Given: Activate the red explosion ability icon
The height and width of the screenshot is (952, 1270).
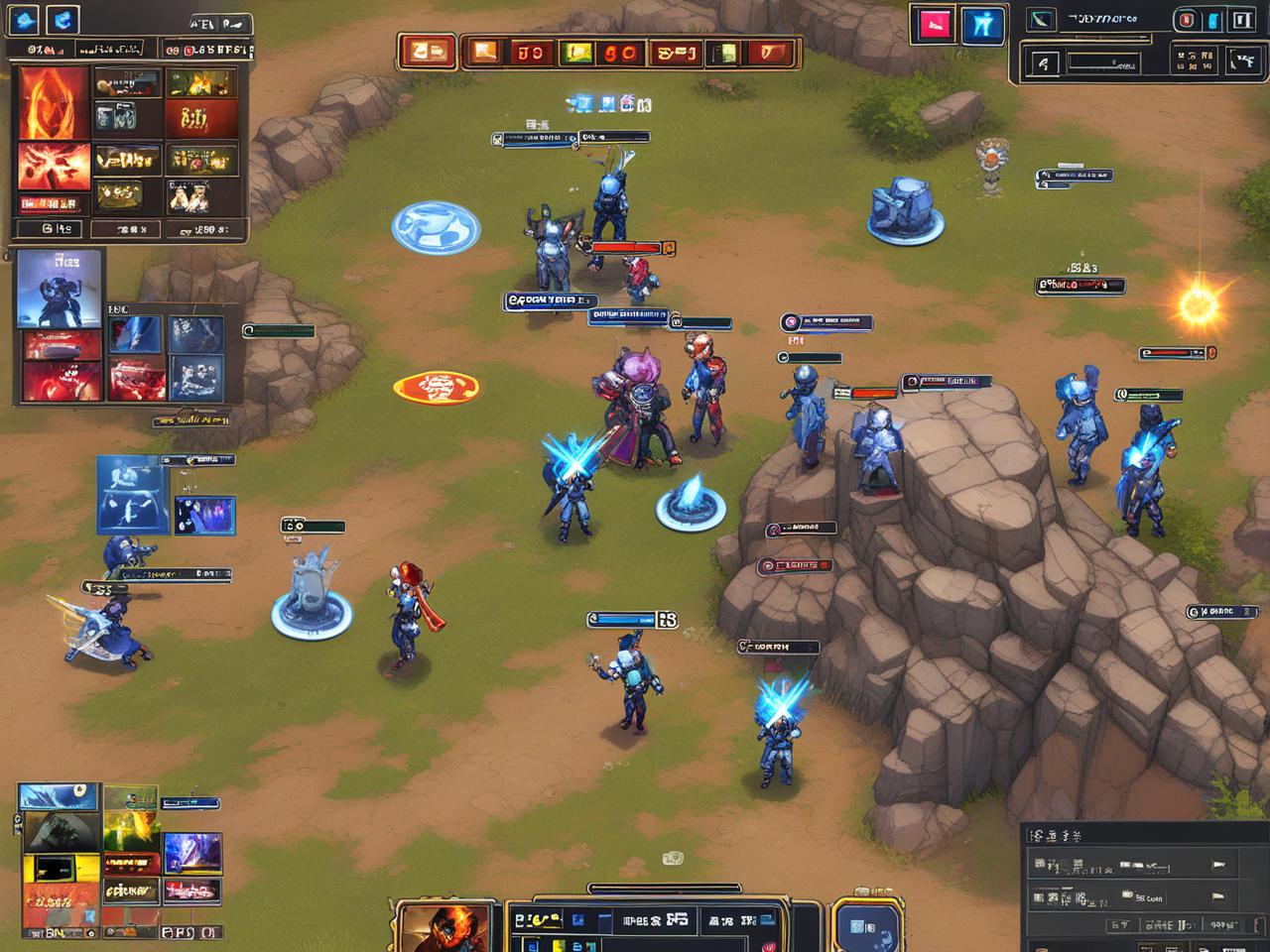Looking at the screenshot, I should (54, 166).
